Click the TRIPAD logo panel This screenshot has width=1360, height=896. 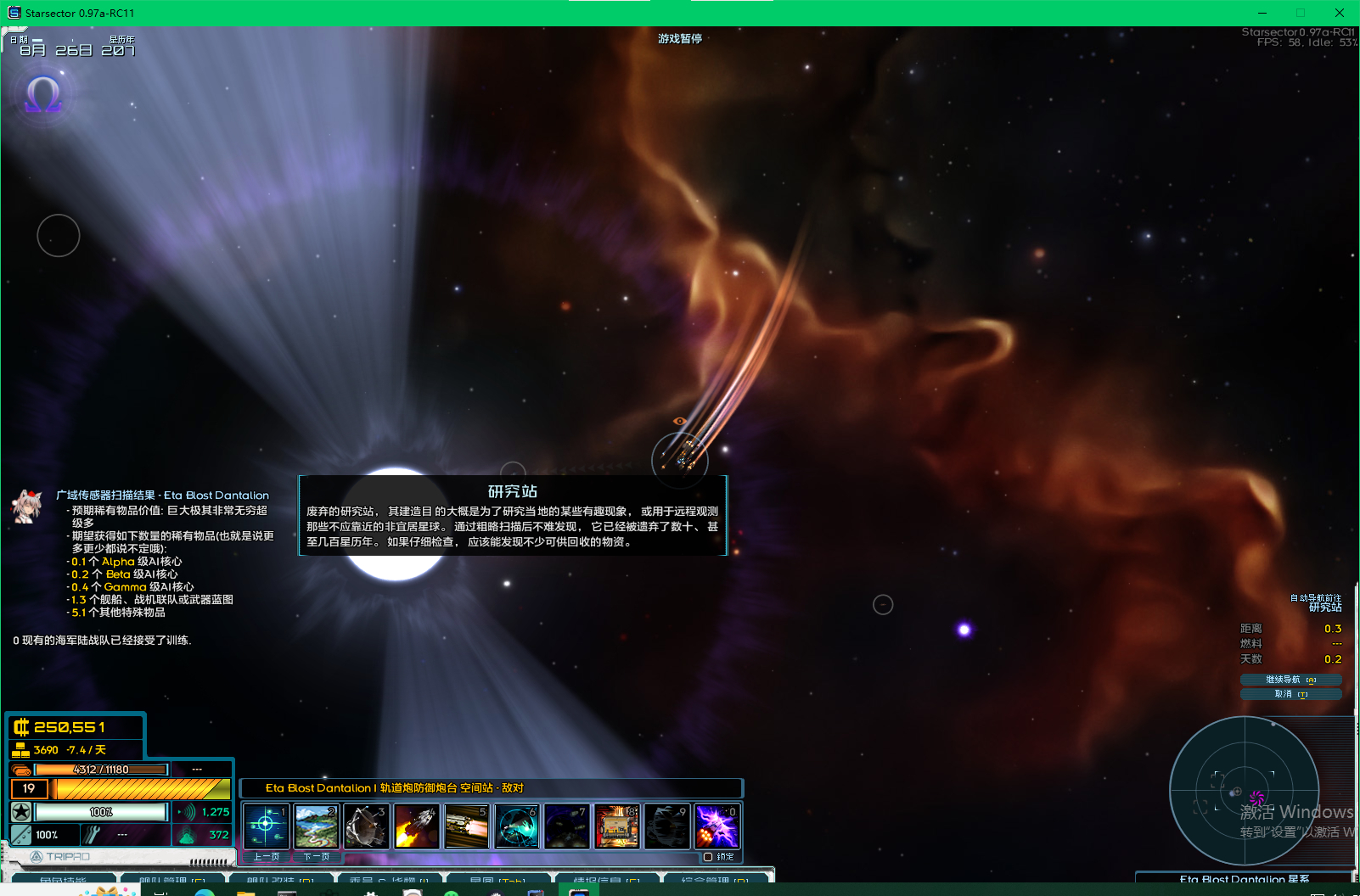pos(61,857)
